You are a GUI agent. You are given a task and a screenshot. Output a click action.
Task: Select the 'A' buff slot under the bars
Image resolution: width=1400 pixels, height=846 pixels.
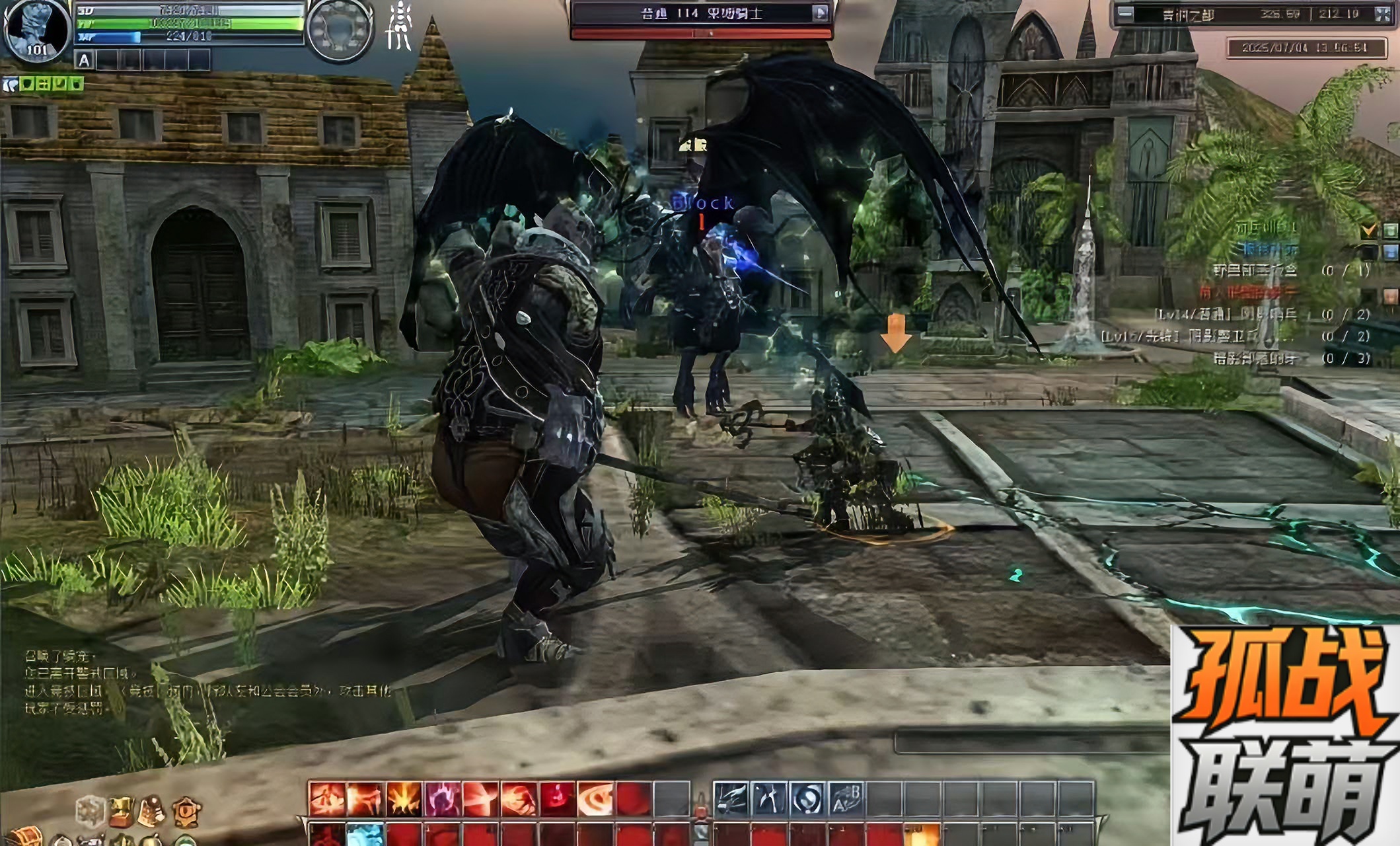pos(84,61)
